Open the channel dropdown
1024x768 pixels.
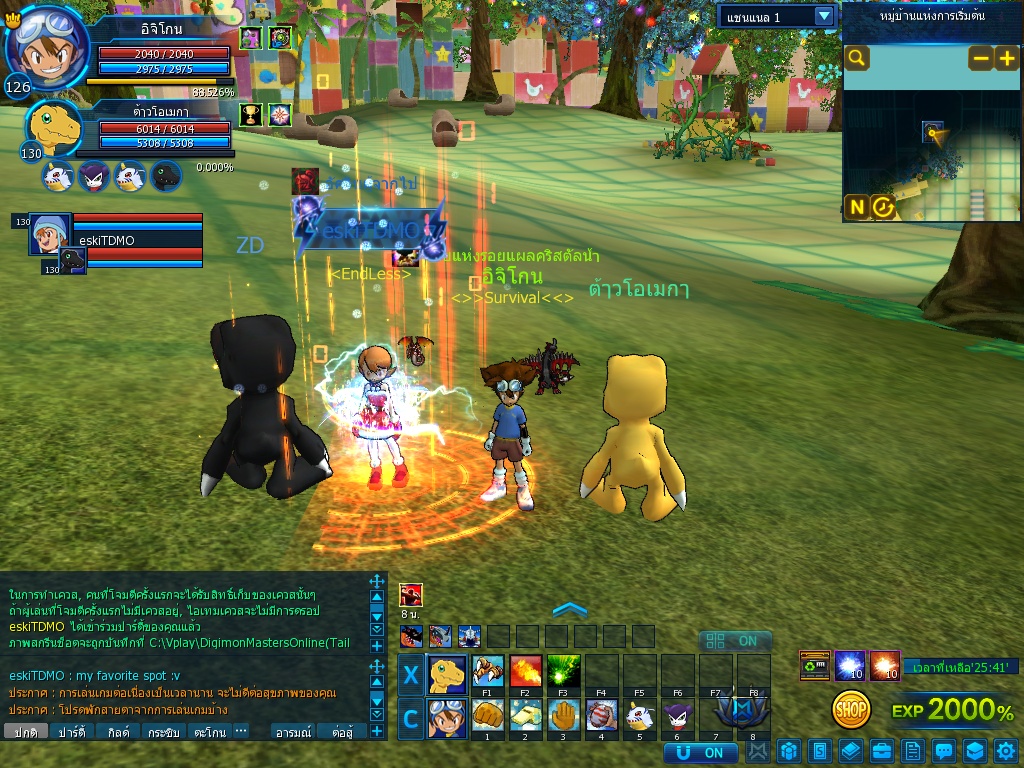coord(824,16)
